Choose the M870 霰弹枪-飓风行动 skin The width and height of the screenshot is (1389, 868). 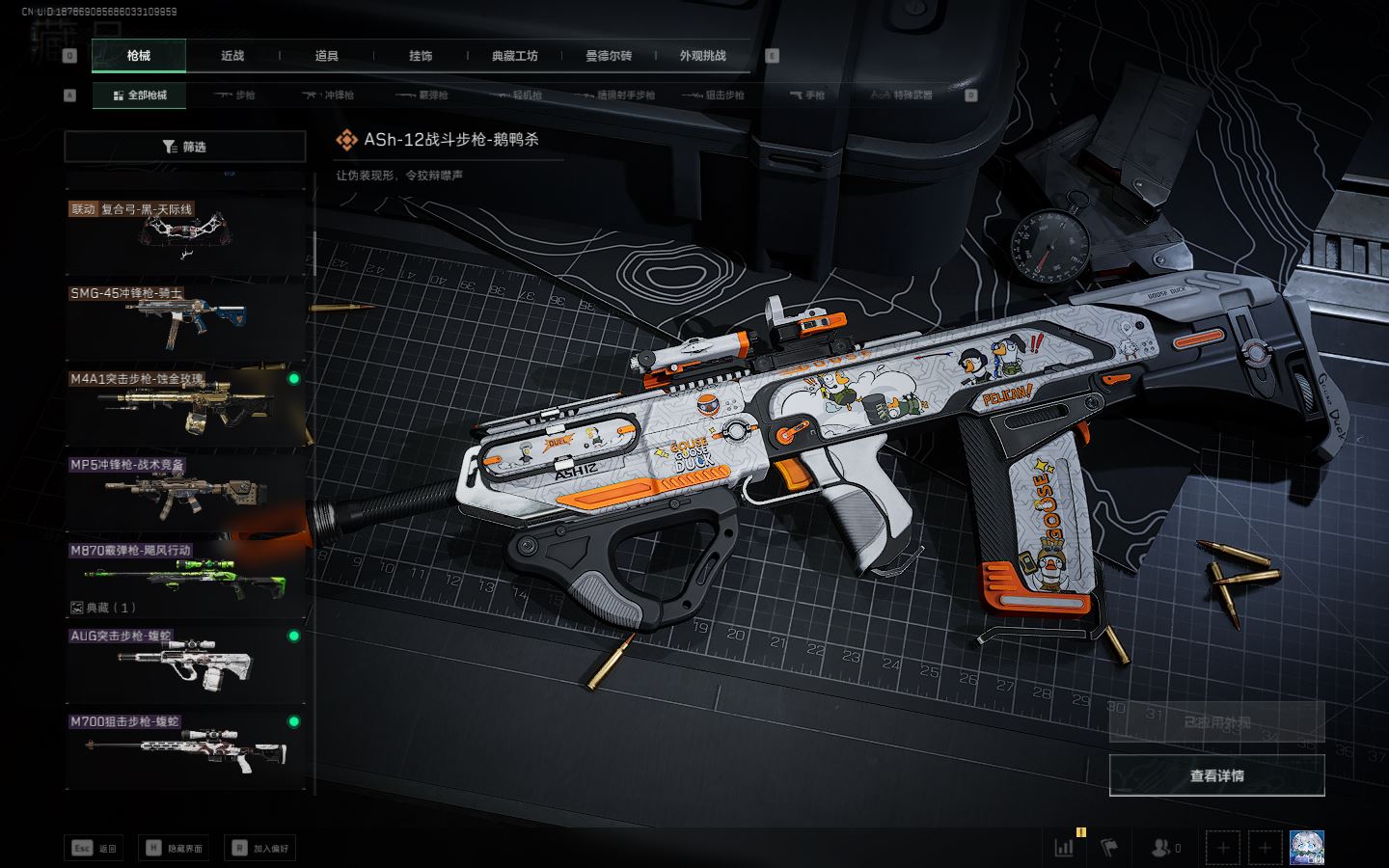185,576
